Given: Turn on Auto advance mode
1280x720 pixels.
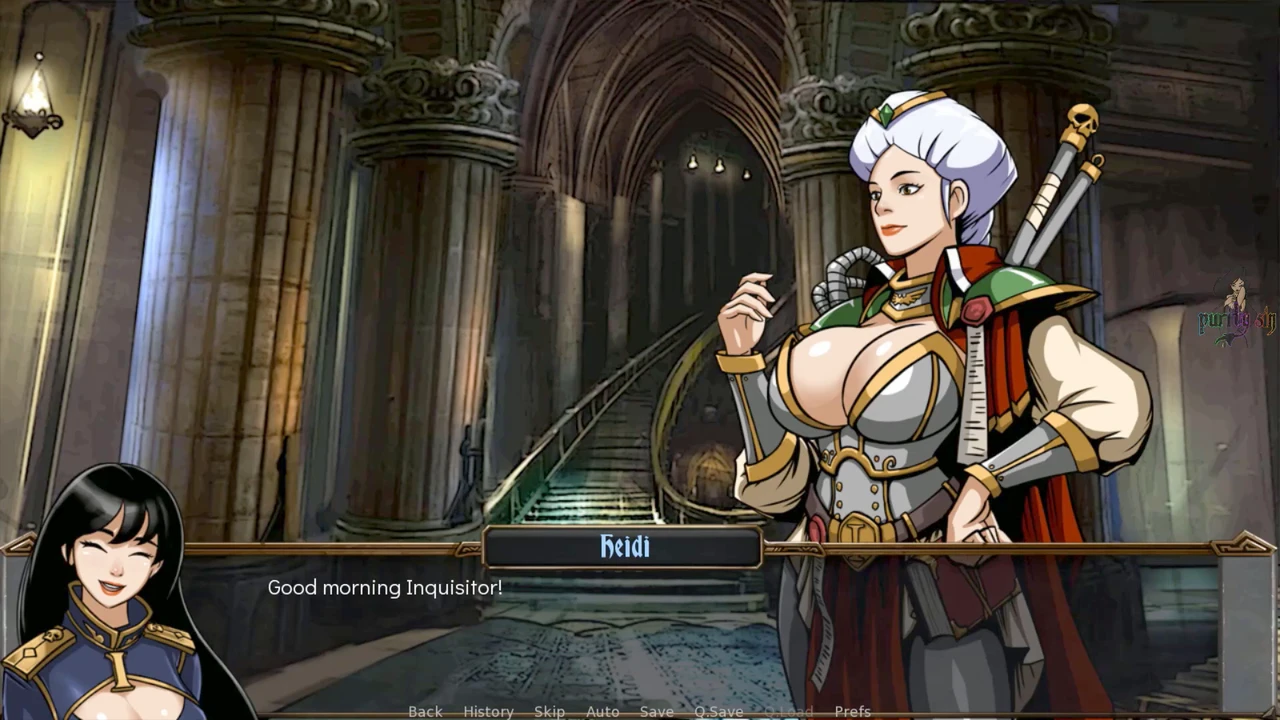Looking at the screenshot, I should (602, 711).
